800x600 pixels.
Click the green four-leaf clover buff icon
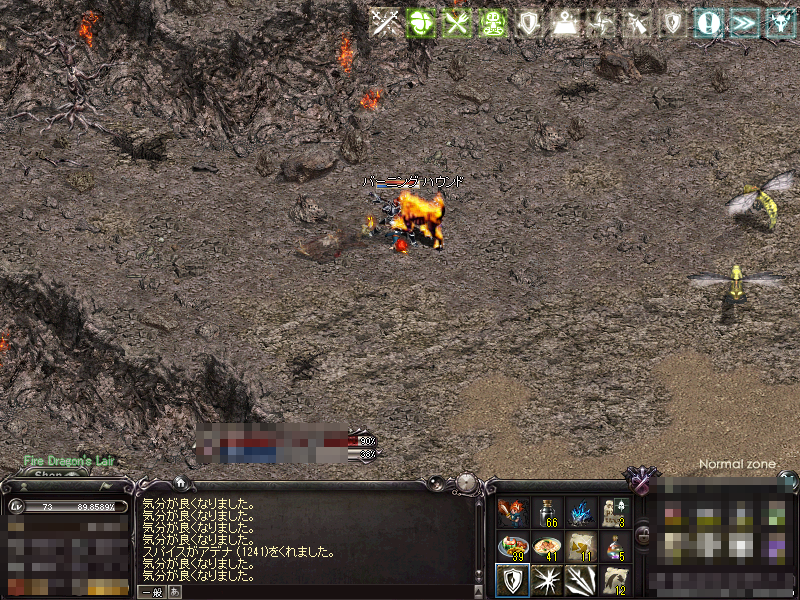420,23
